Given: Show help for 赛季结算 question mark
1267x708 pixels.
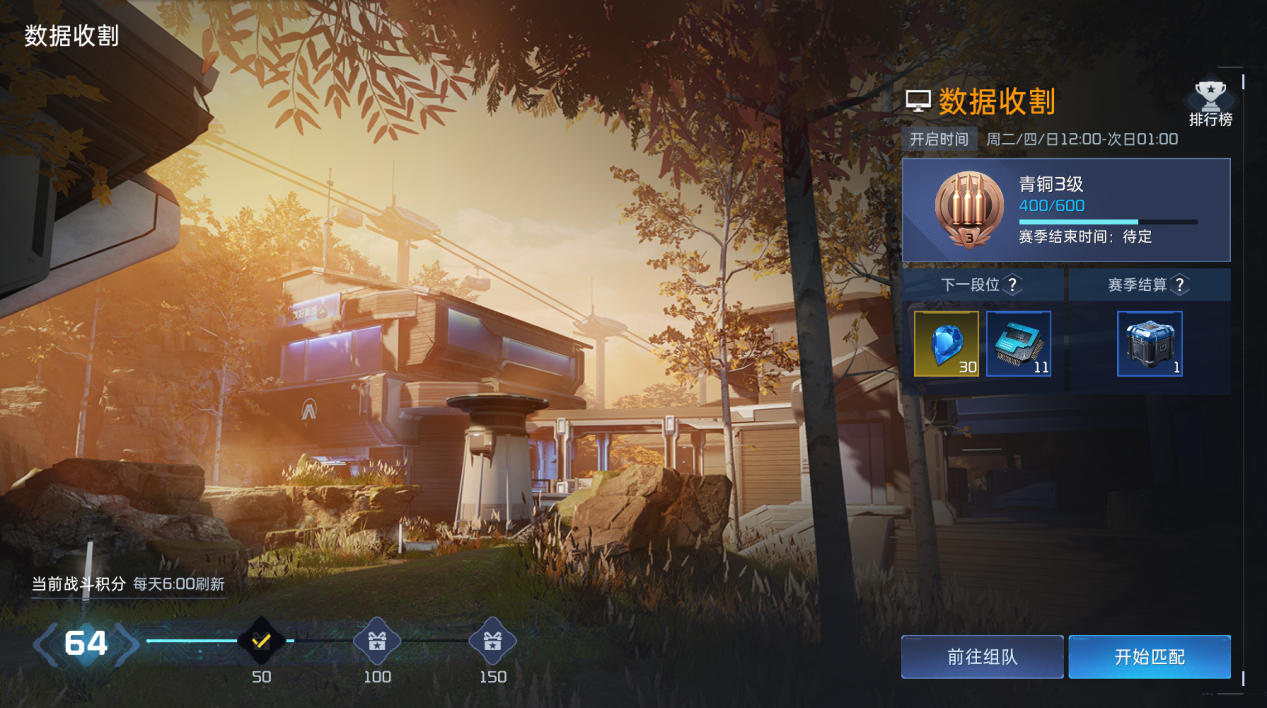Looking at the screenshot, I should pyautogui.click(x=1180, y=285).
